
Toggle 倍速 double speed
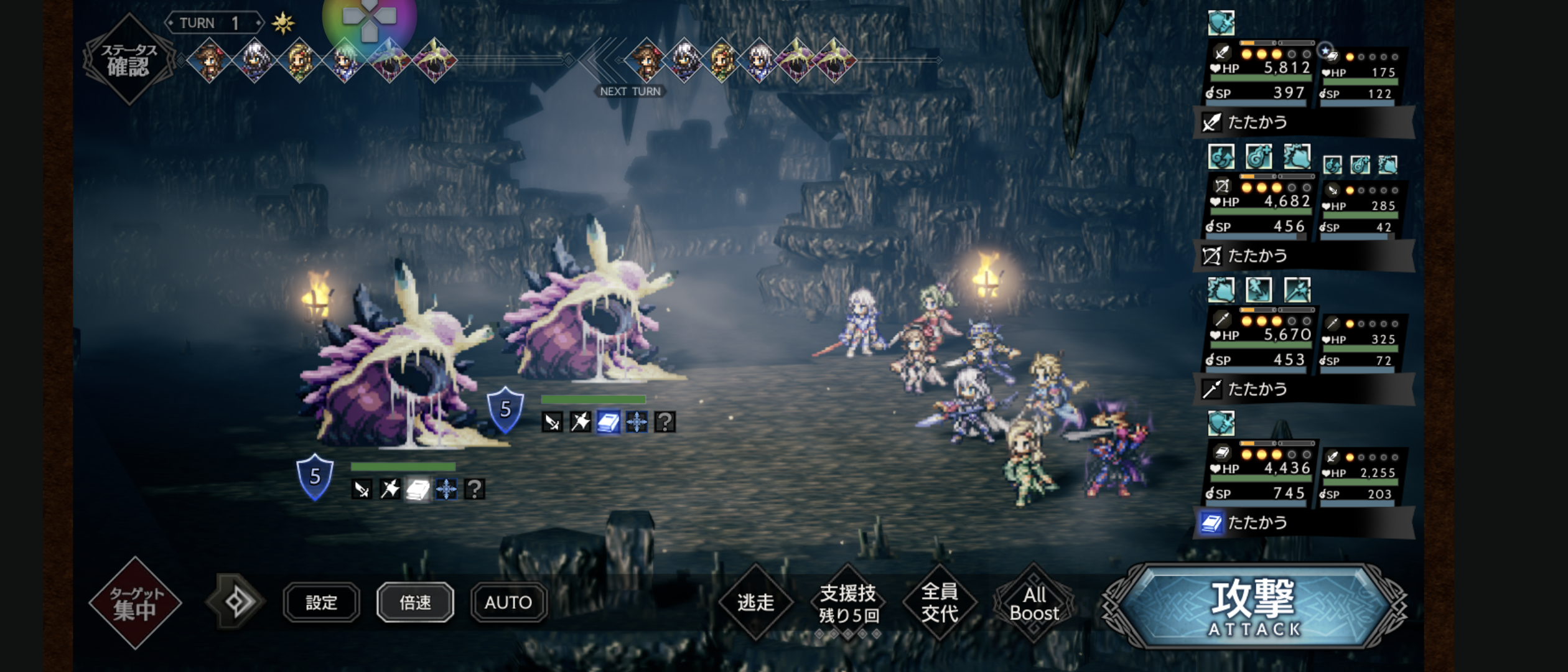pyautogui.click(x=415, y=602)
